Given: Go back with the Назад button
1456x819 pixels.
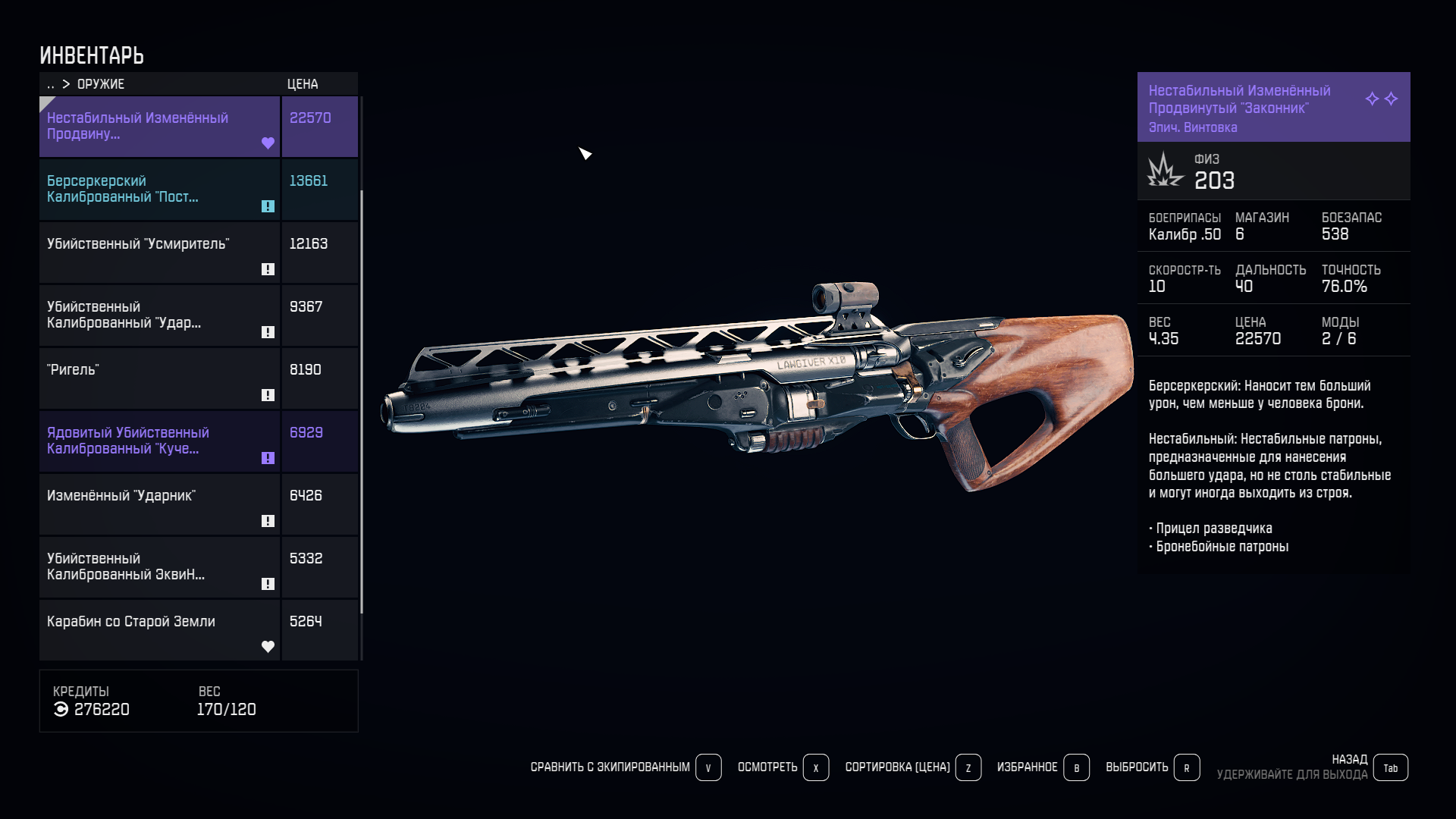Looking at the screenshot, I should tap(1389, 767).
